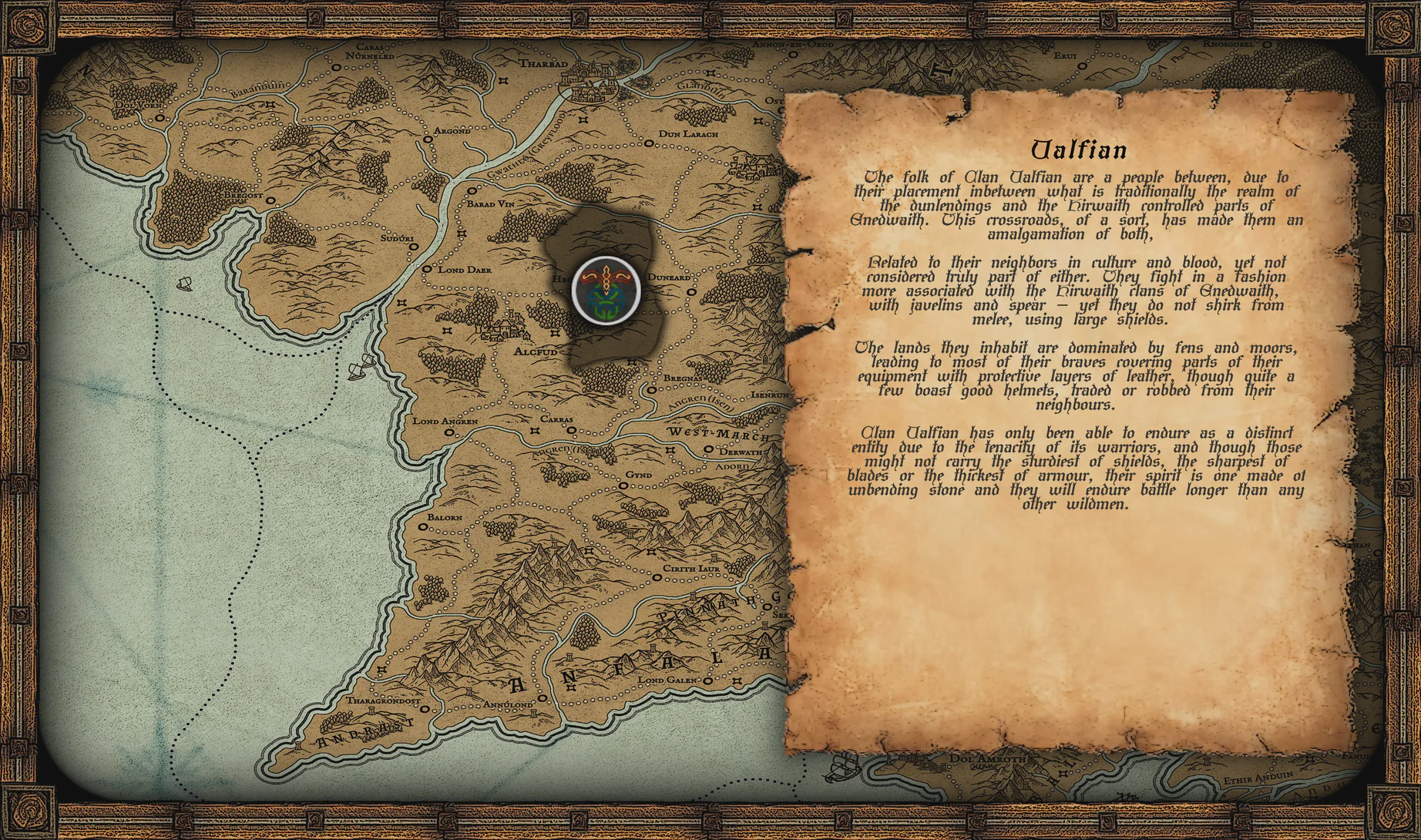Select the Ualfian clan emblem on the map
This screenshot has width=1421, height=840.
(x=606, y=291)
